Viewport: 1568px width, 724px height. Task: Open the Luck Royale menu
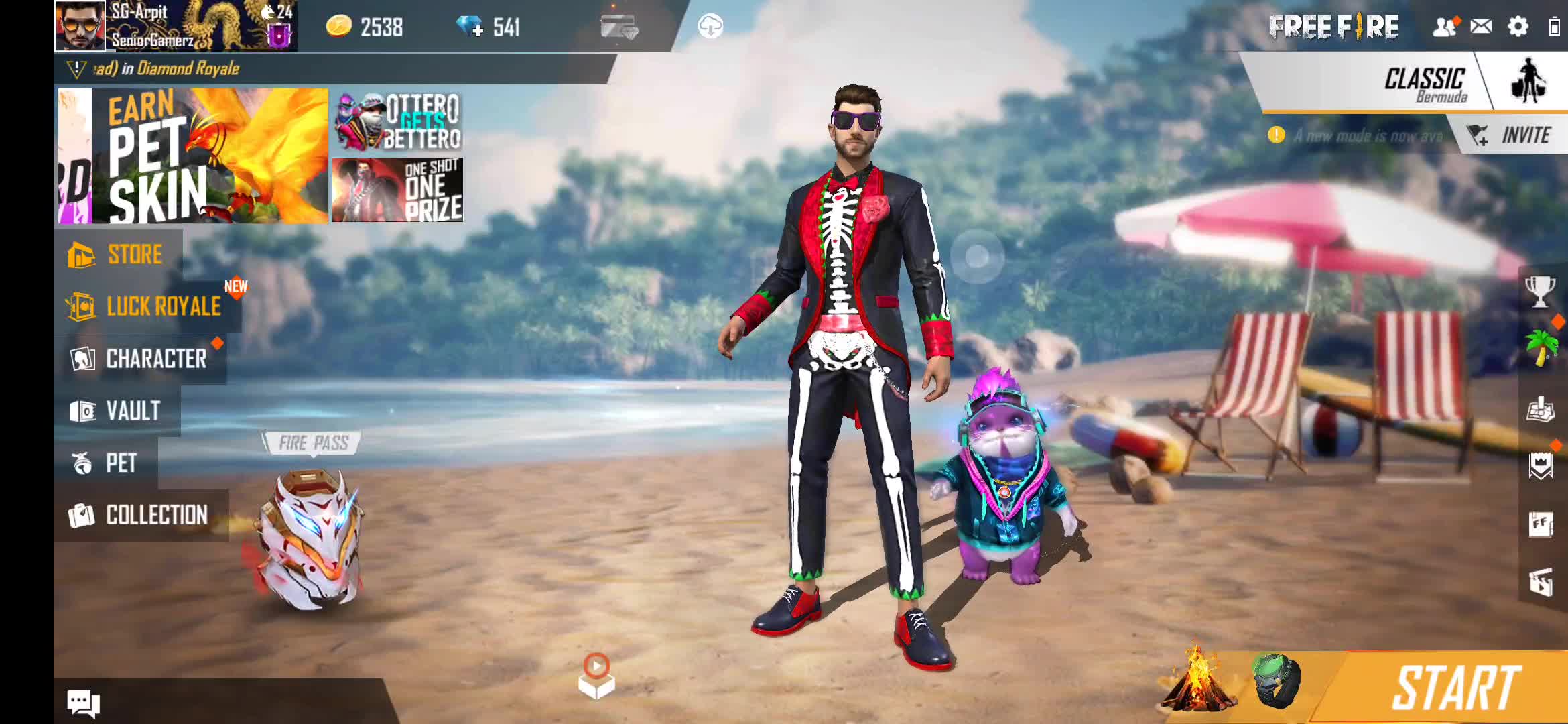[x=146, y=306]
